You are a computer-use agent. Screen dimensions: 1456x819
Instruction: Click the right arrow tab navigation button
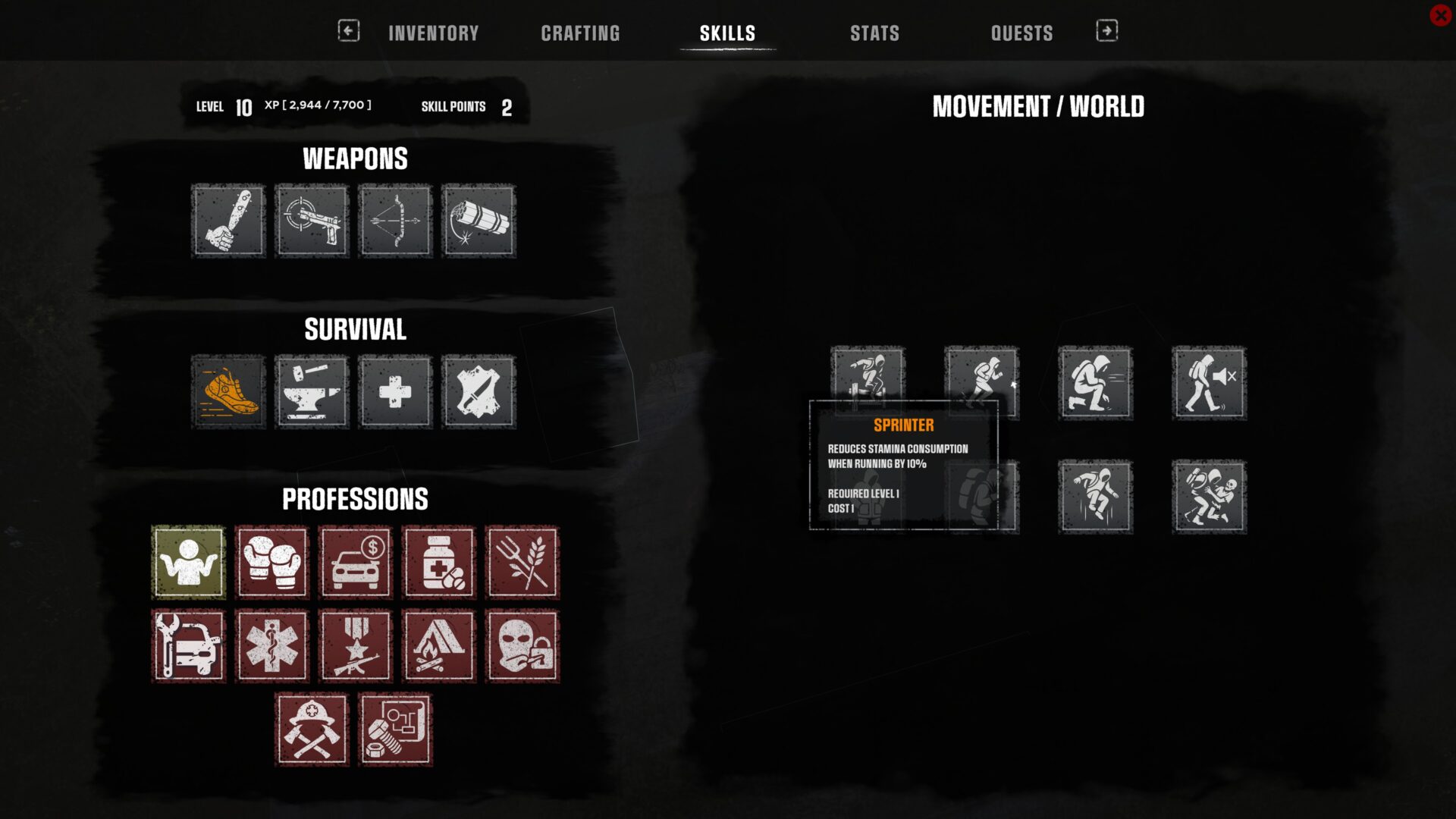coord(1106,30)
